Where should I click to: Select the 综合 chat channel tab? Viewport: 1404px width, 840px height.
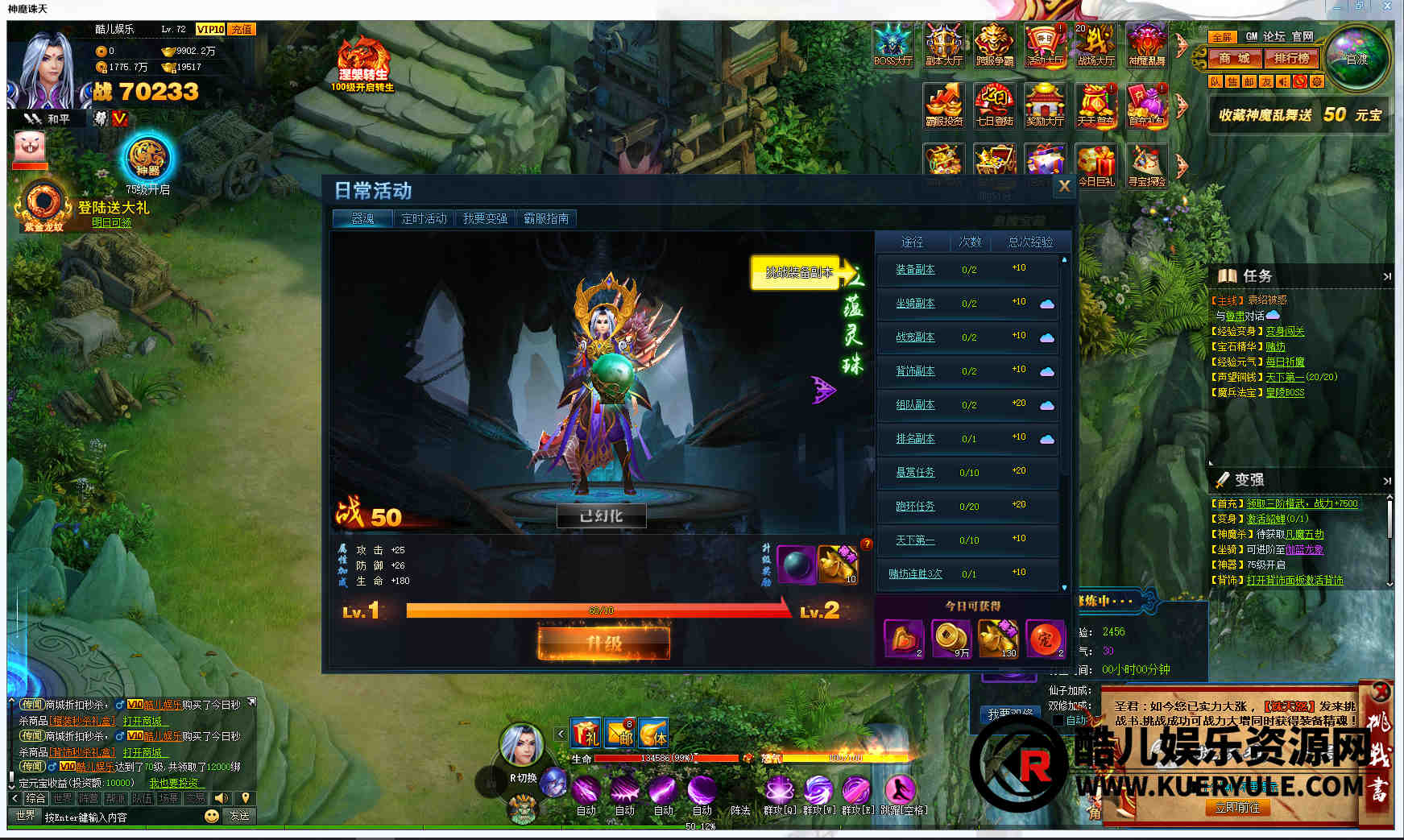(x=35, y=798)
